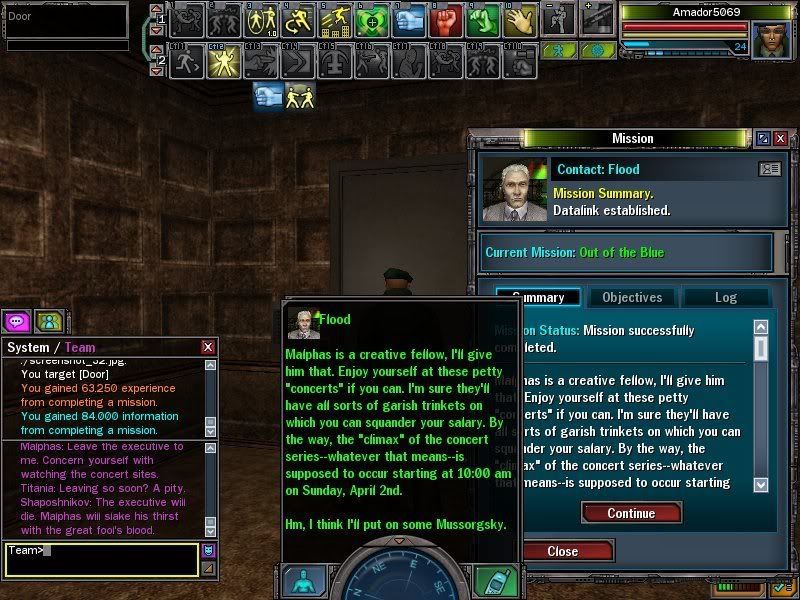
Task: Open the team members panel icon
Action: 47,321
